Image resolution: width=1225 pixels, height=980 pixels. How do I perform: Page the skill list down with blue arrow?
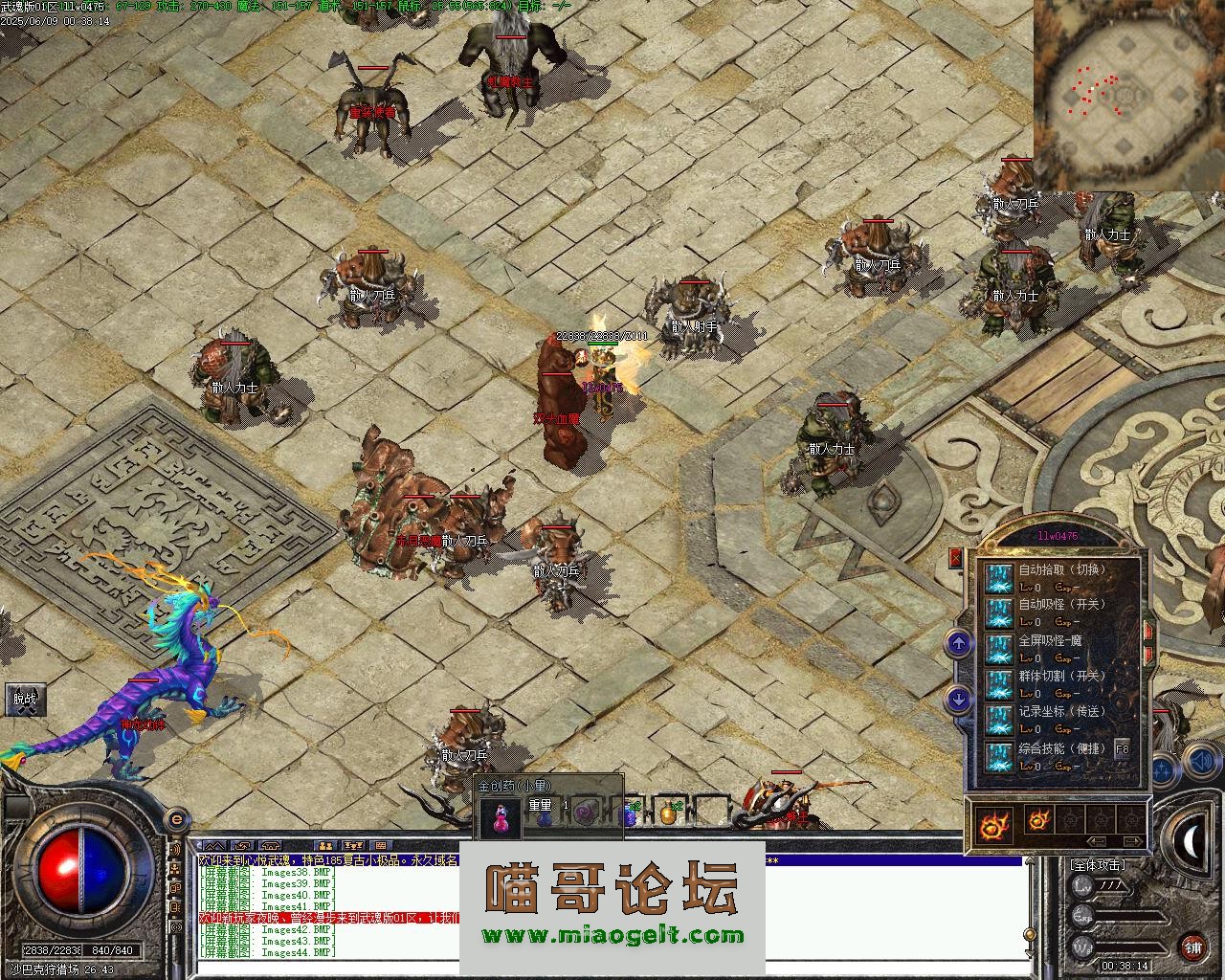[x=959, y=701]
